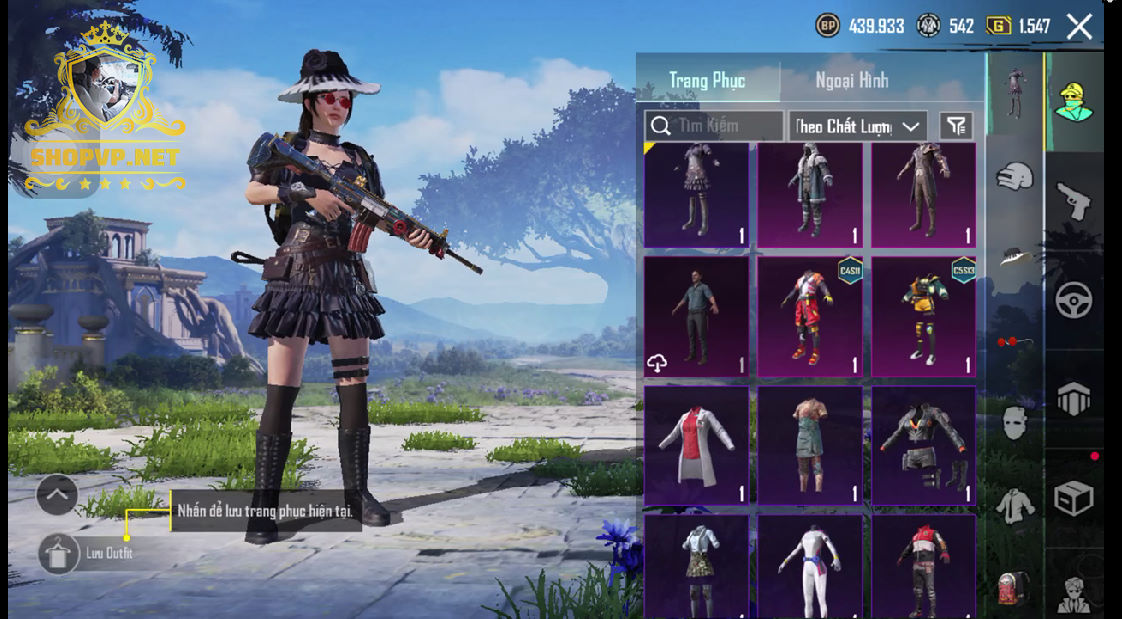Choose the white lab coat with red shirt

tap(696, 445)
